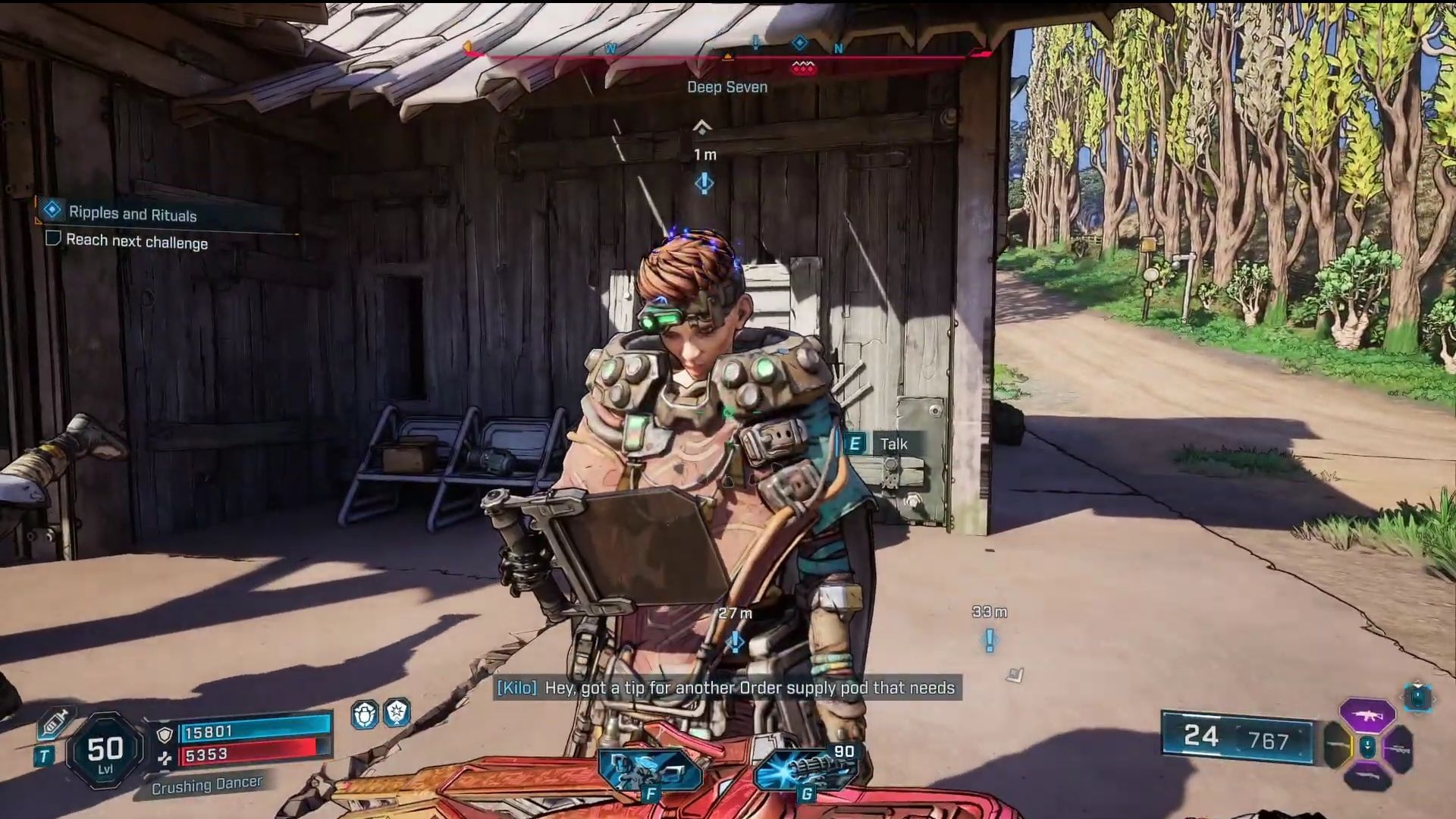Click the red skull enemy marker on compass

(803, 68)
